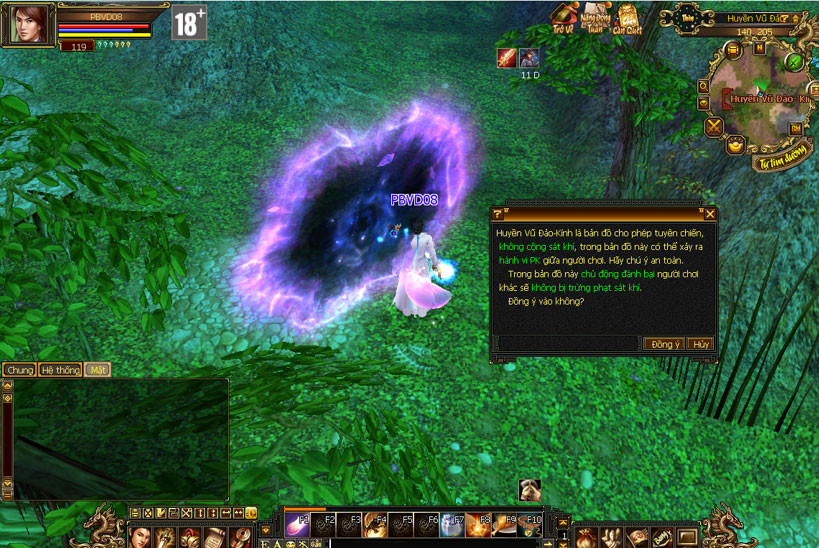Open the small portrait icon above hotbar
This screenshot has width=819, height=548.
pos(530,490)
